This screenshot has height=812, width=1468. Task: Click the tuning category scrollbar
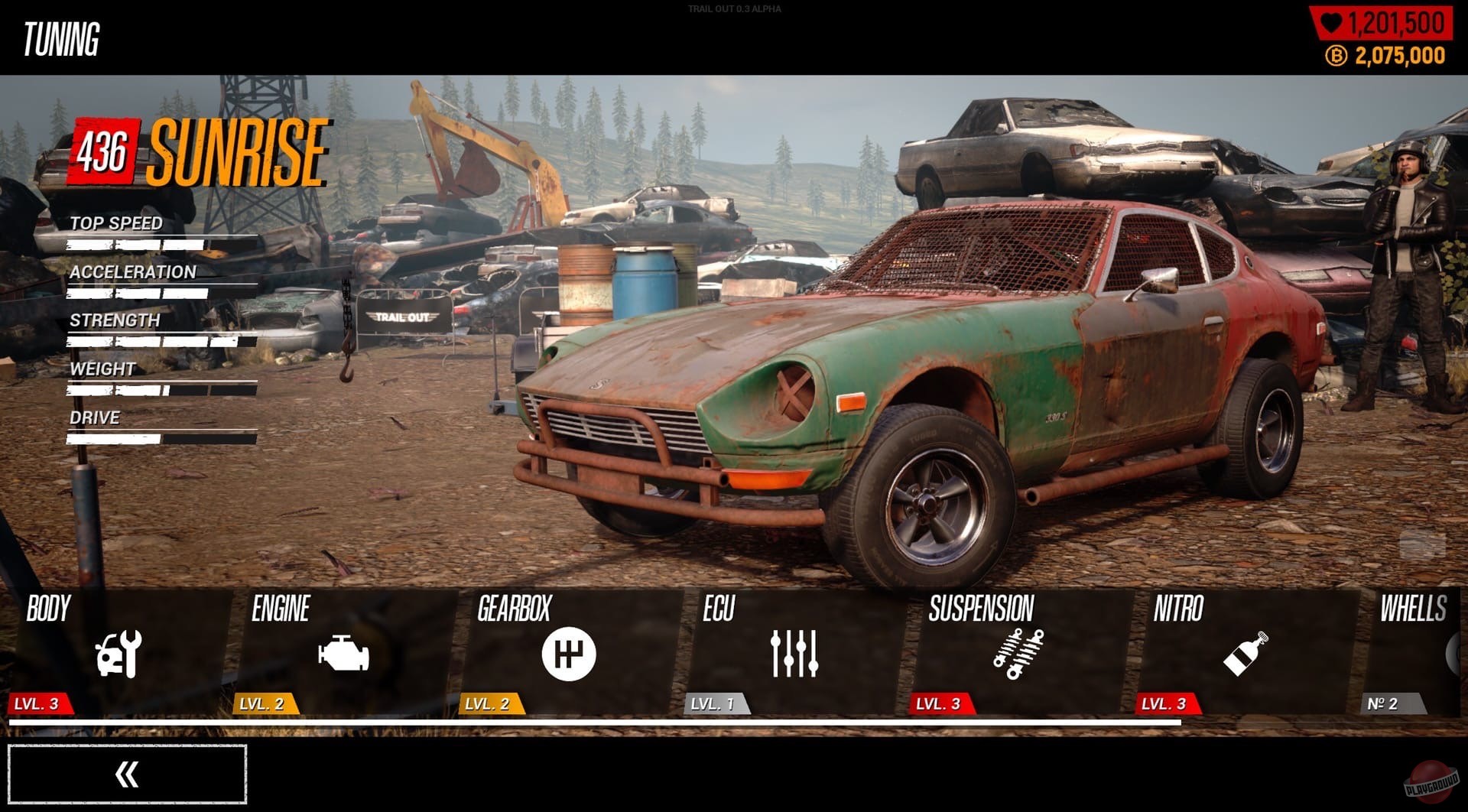pyautogui.click(x=594, y=722)
